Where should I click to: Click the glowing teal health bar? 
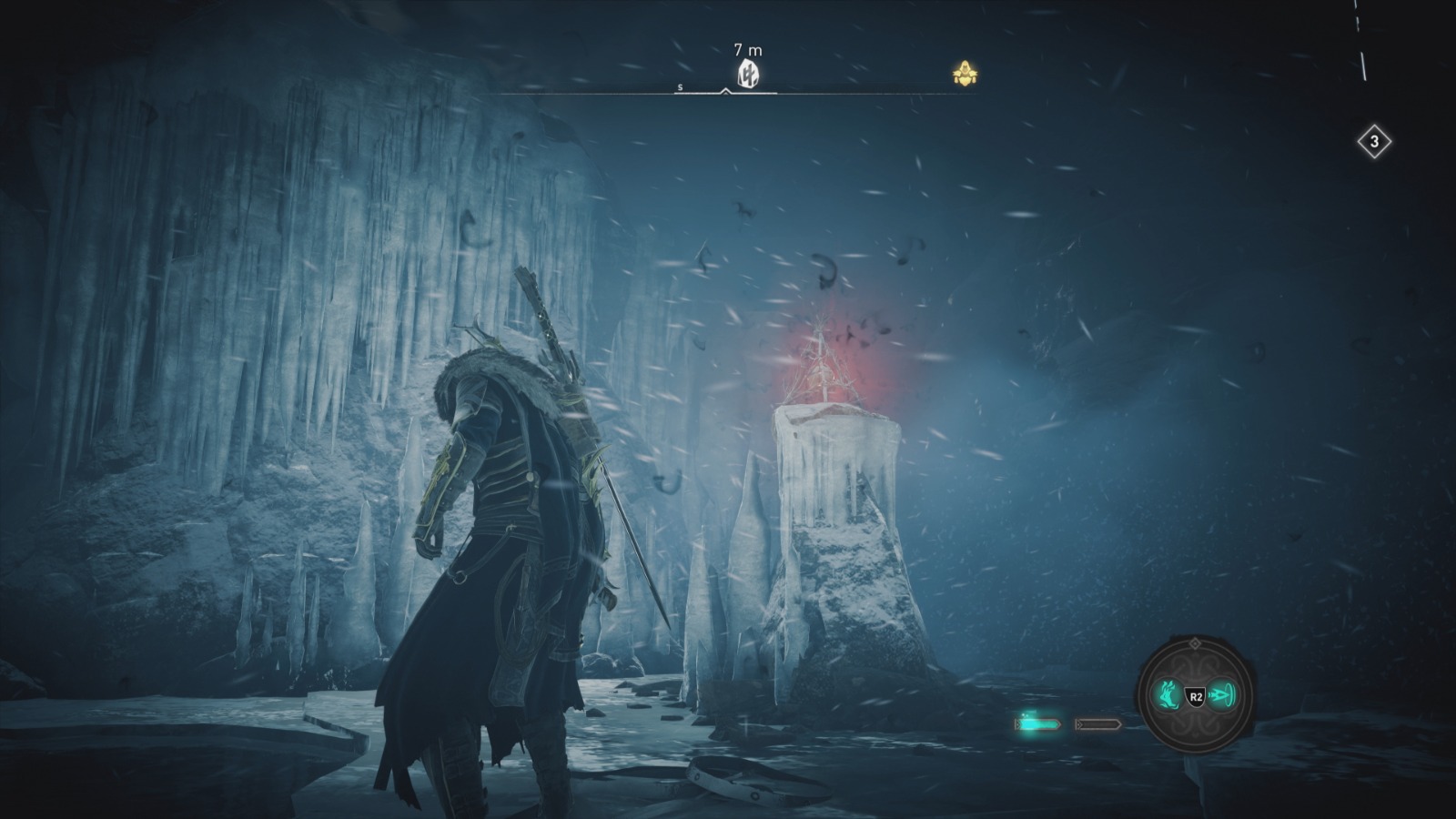1037,723
